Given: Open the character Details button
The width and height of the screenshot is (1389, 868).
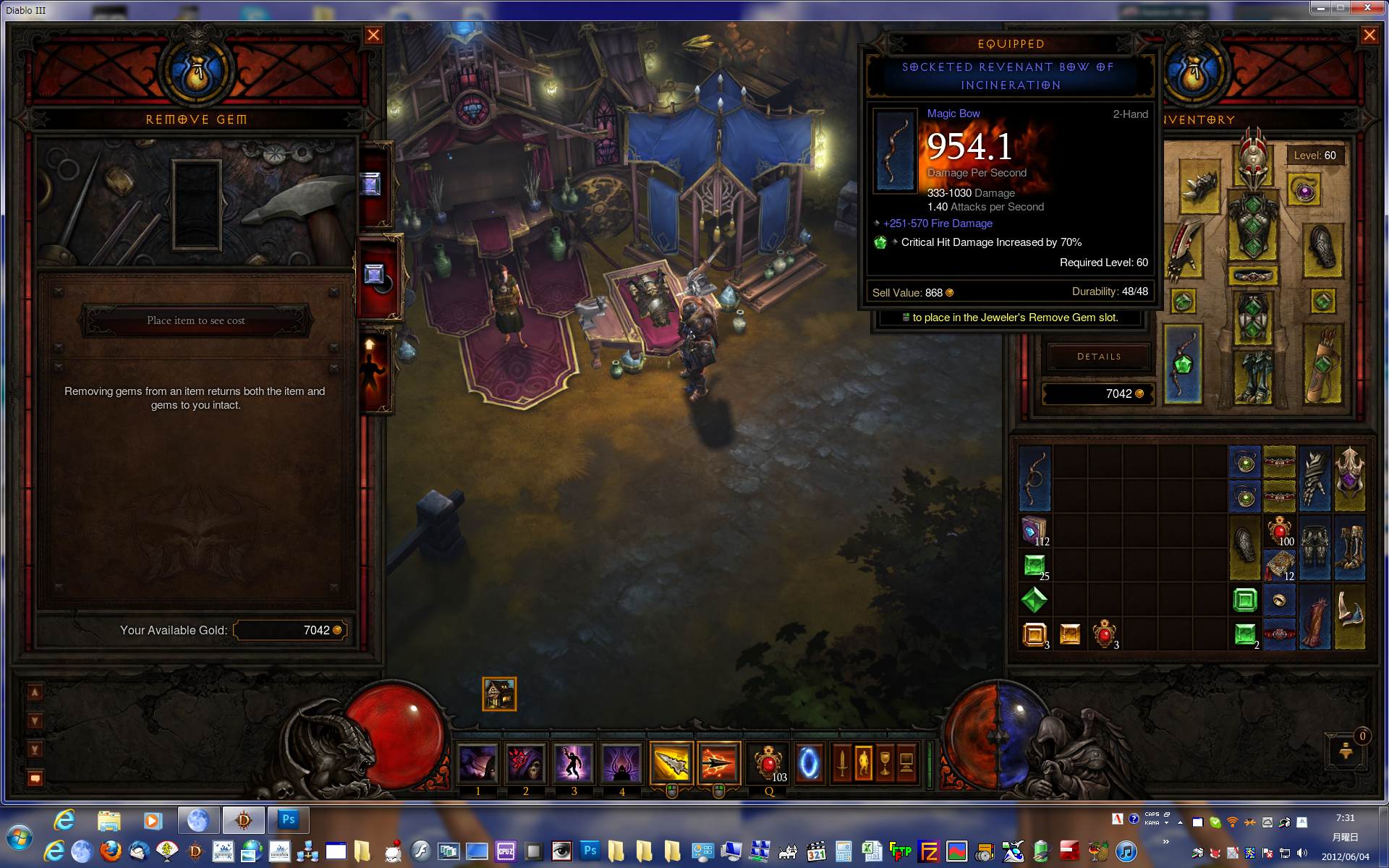Looking at the screenshot, I should (x=1098, y=357).
